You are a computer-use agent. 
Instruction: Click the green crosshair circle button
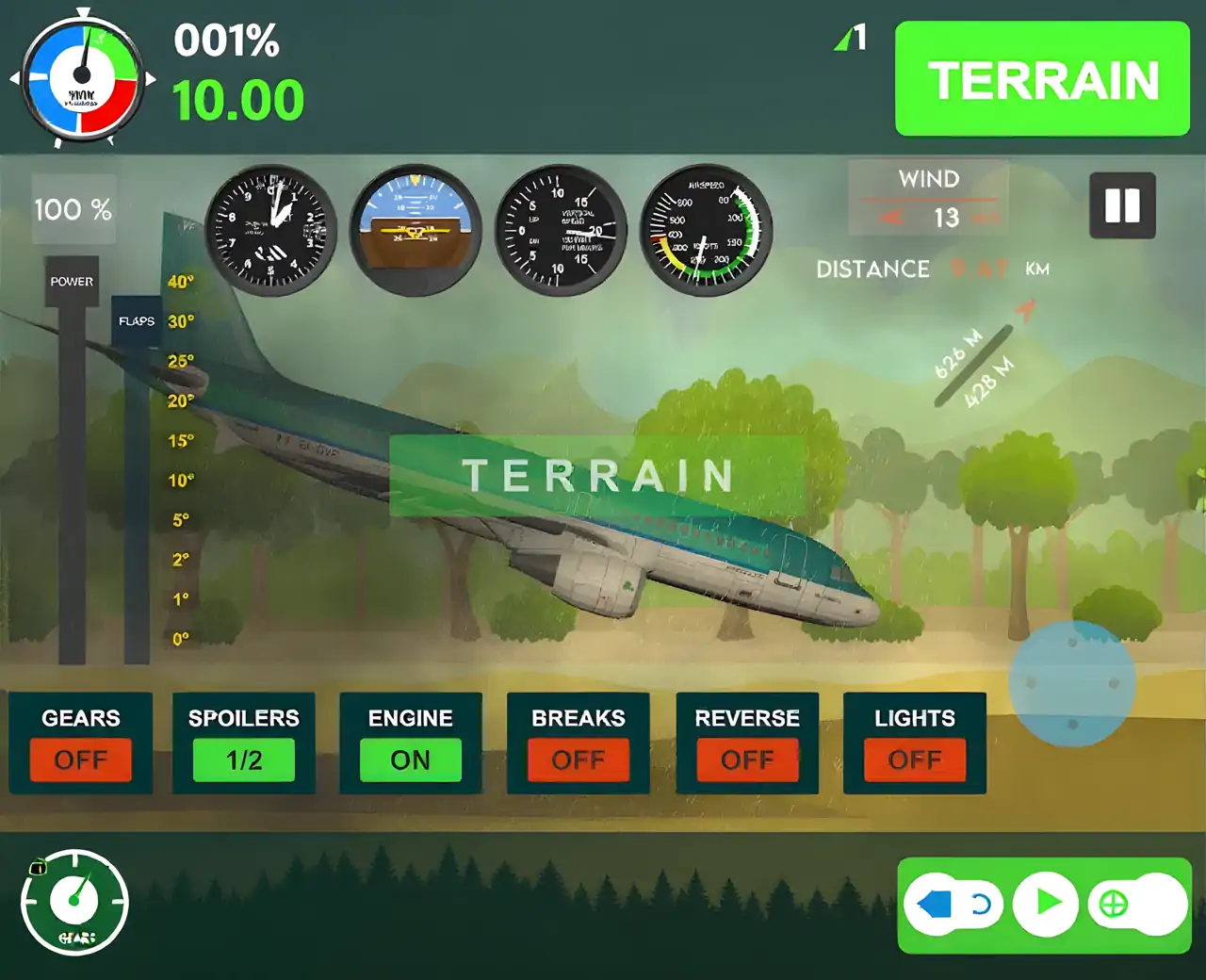pyautogui.click(x=1114, y=905)
